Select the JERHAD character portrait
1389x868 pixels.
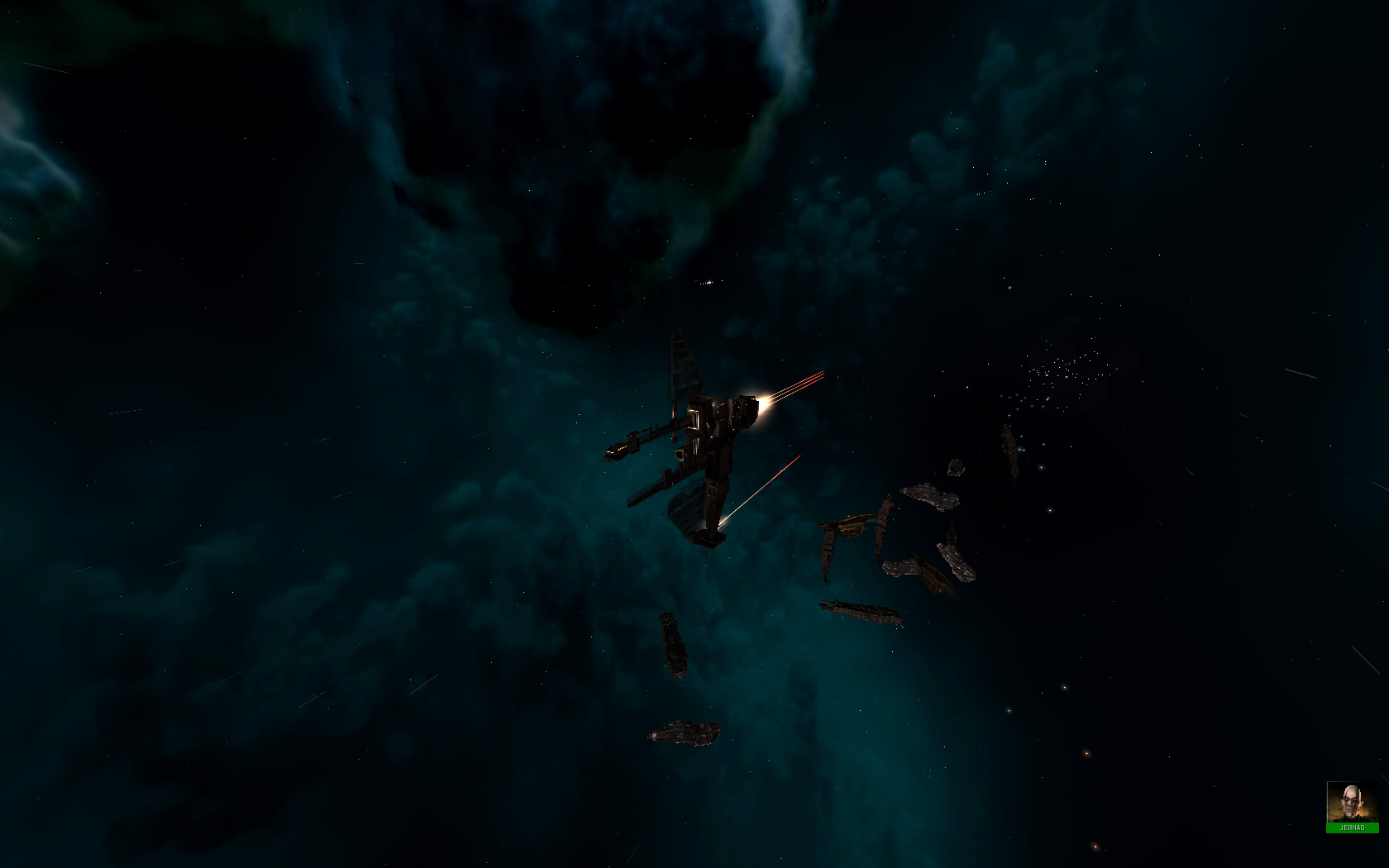[x=1352, y=803]
